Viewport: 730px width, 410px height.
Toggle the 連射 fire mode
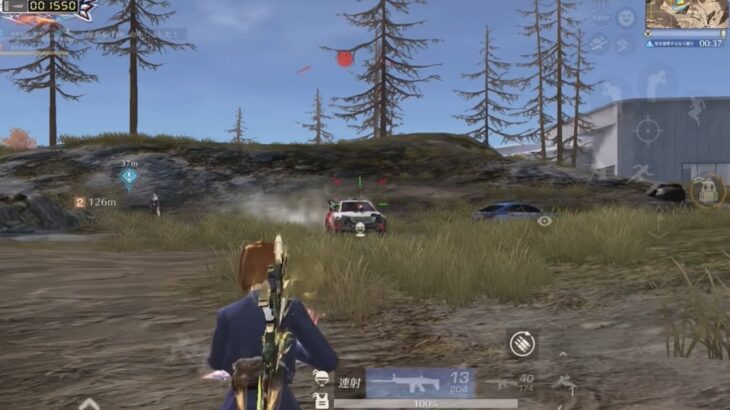tap(348, 382)
